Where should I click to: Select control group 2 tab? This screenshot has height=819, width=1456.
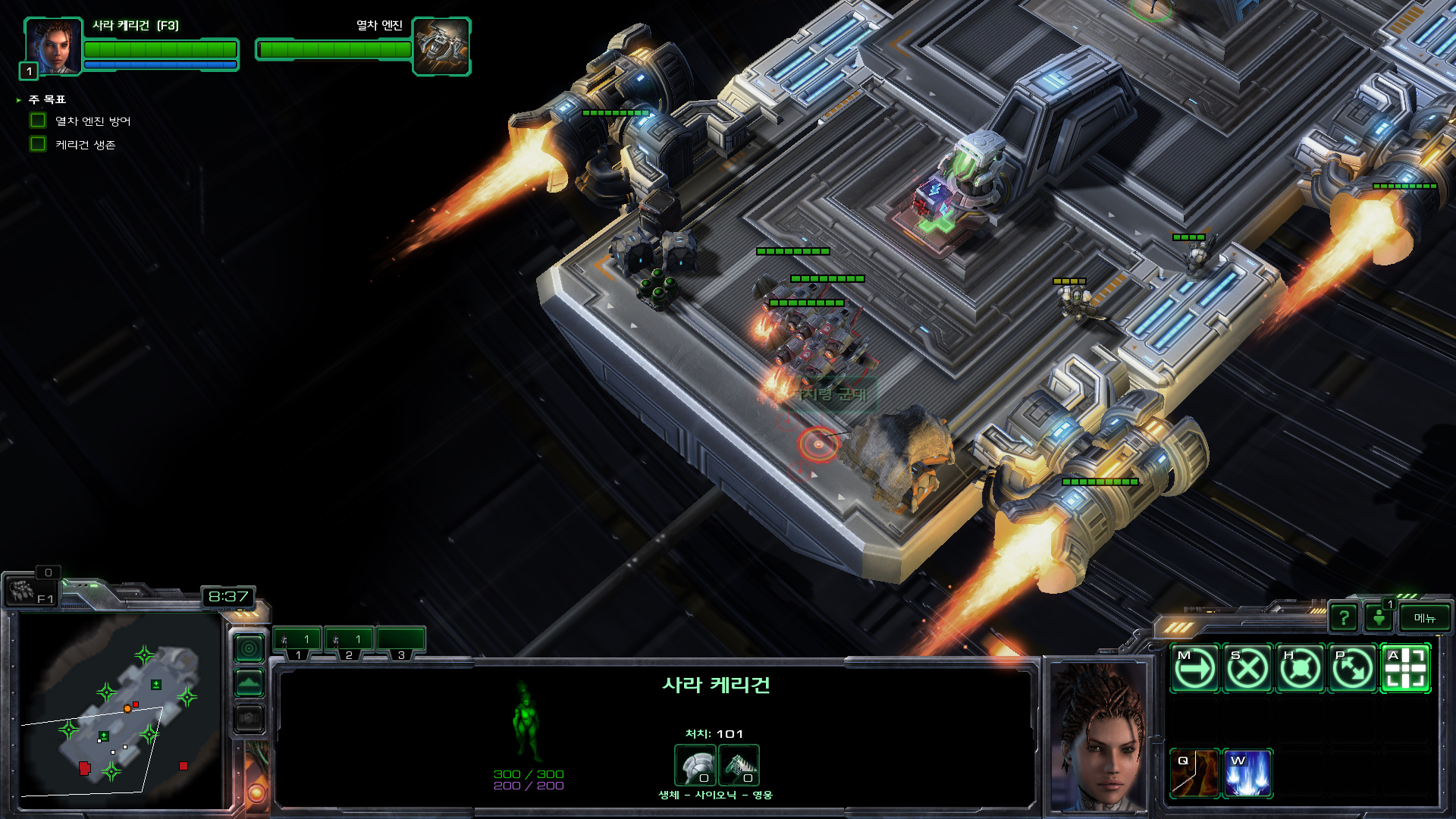349,642
